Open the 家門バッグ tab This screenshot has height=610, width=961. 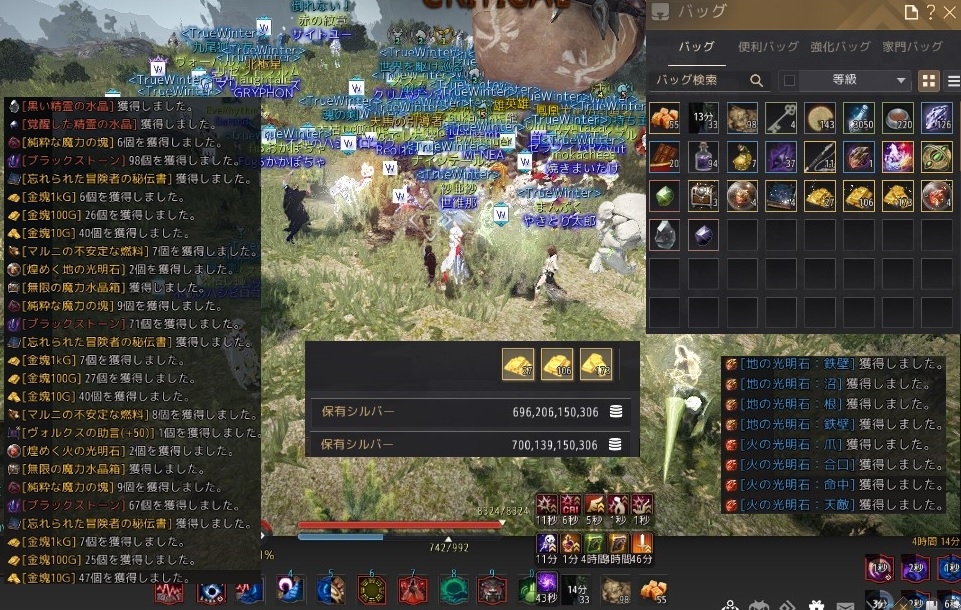[x=912, y=47]
